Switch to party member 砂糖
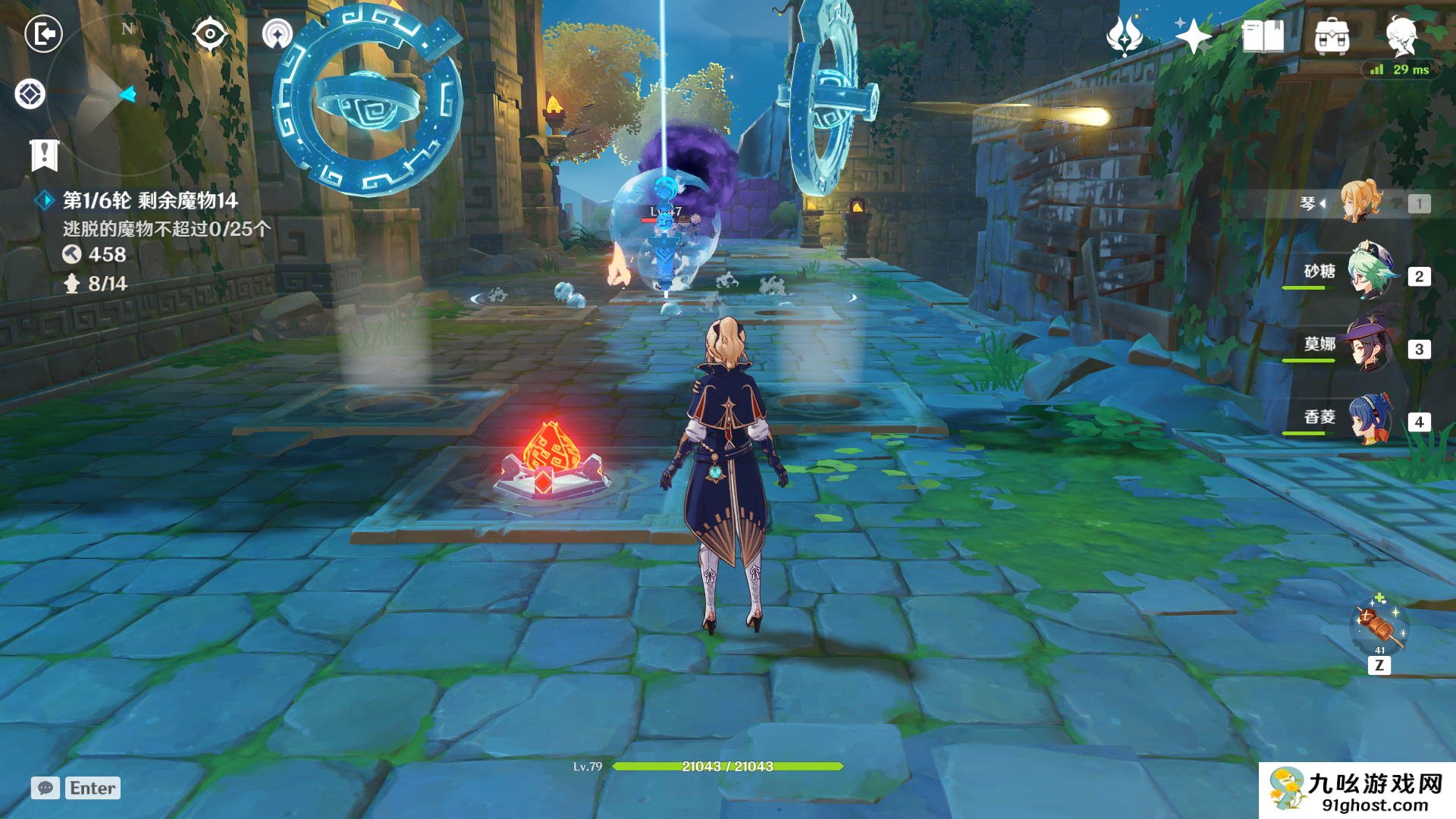Viewport: 1456px width, 819px height. pyautogui.click(x=1371, y=273)
